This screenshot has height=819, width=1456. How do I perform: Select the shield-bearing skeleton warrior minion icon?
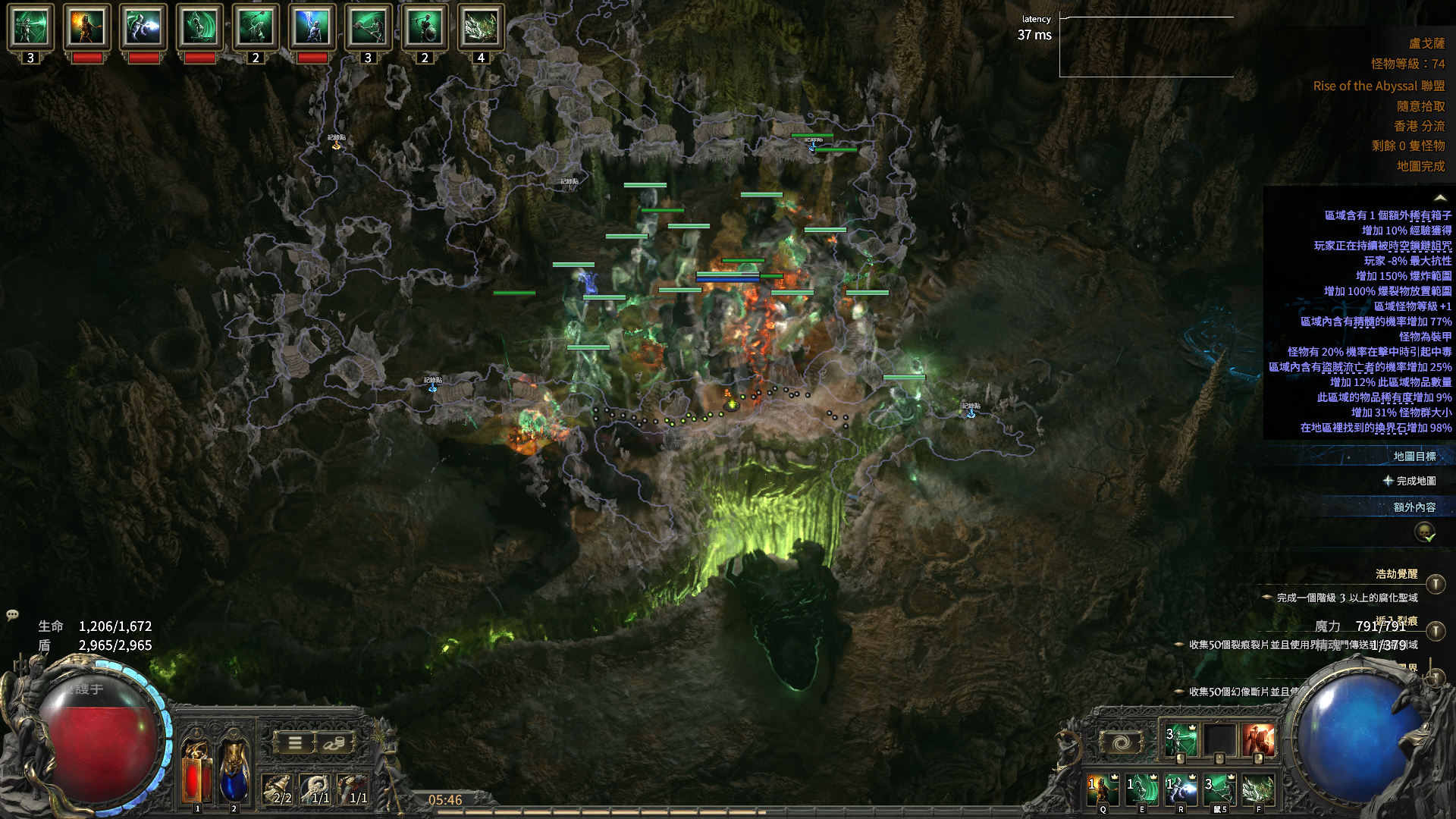pyautogui.click(x=424, y=27)
